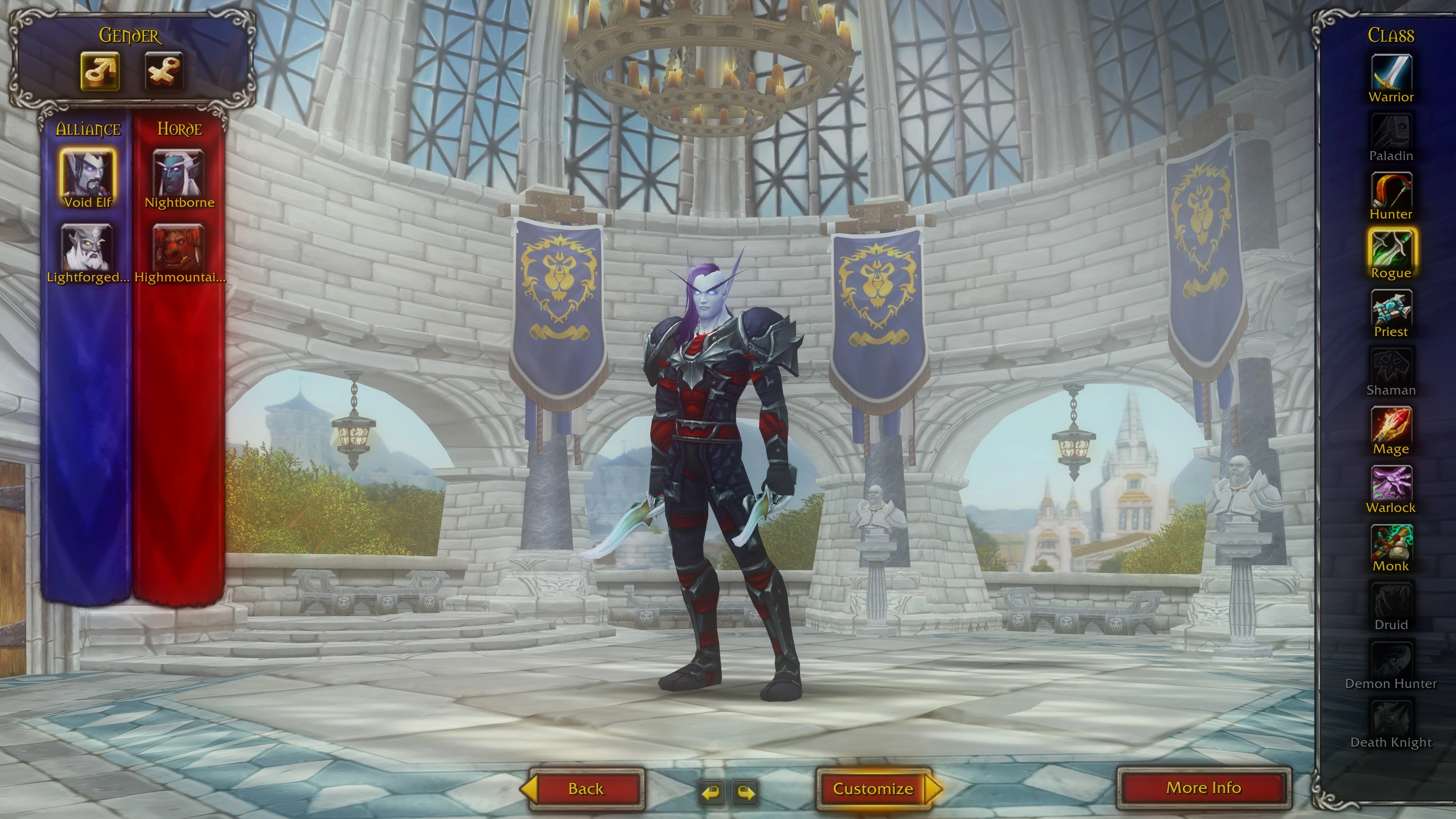Switch to the Warlock class
The width and height of the screenshot is (1456, 819).
point(1391,485)
